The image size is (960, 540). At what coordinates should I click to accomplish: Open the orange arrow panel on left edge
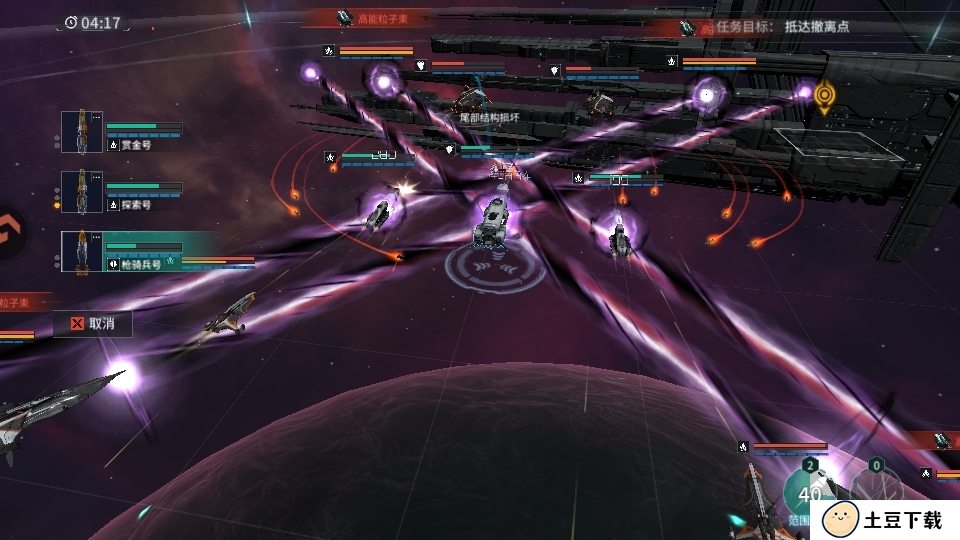(8, 233)
